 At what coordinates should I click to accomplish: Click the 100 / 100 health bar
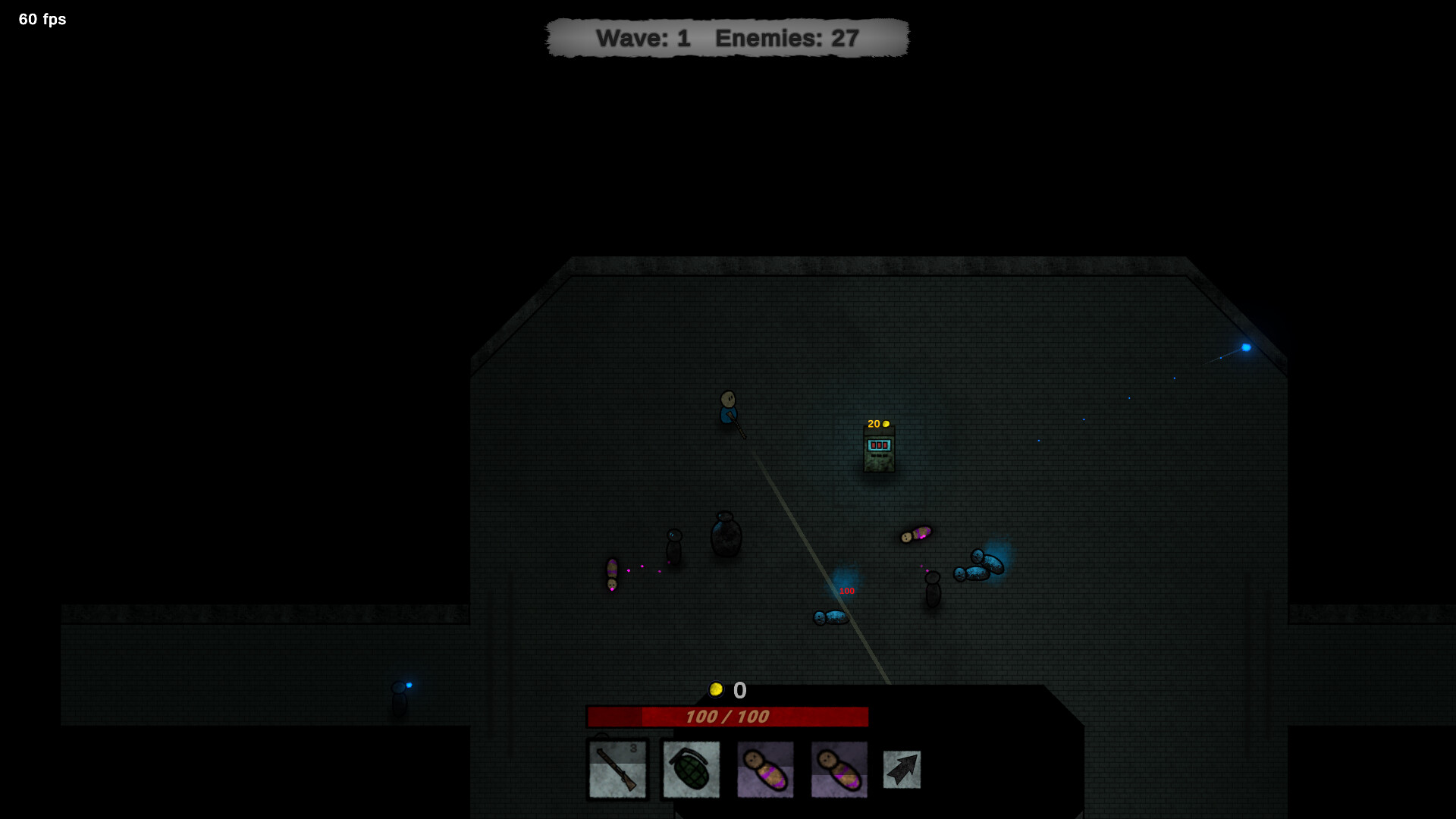[x=726, y=715]
